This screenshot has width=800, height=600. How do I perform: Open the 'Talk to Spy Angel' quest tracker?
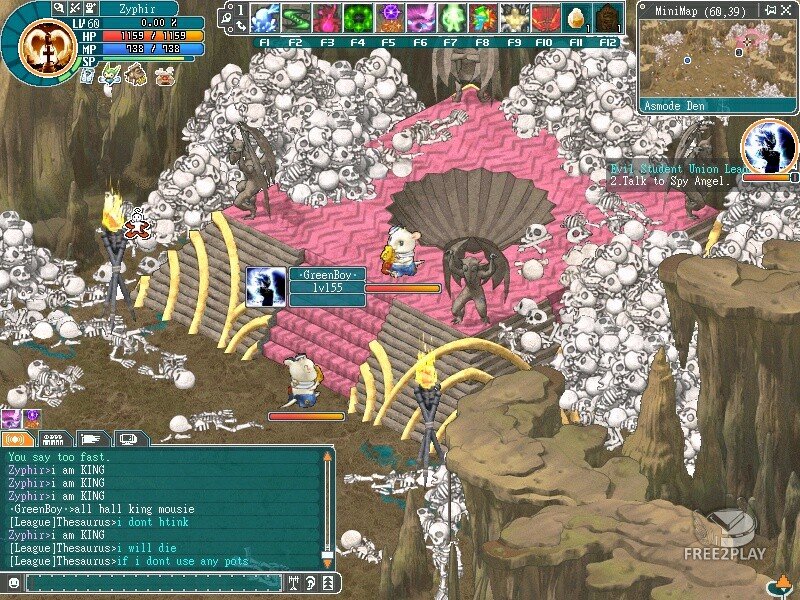[x=675, y=181]
